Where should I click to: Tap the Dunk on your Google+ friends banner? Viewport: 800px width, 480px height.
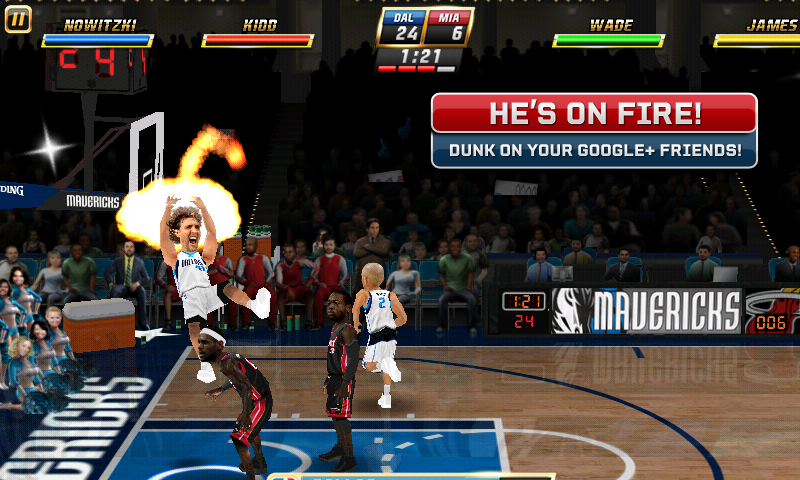pos(594,151)
